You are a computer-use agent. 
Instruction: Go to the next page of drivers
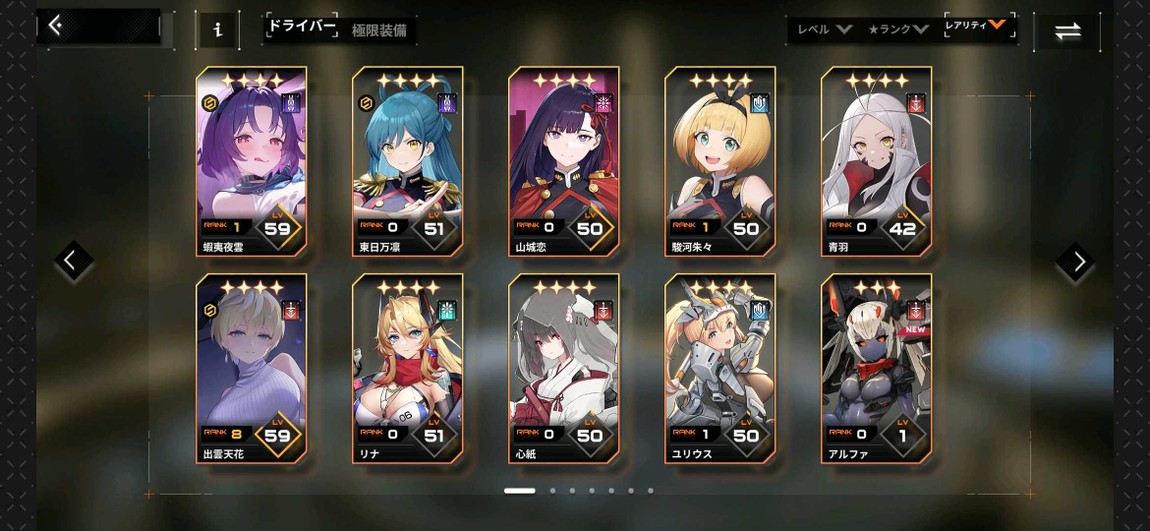pos(1078,262)
